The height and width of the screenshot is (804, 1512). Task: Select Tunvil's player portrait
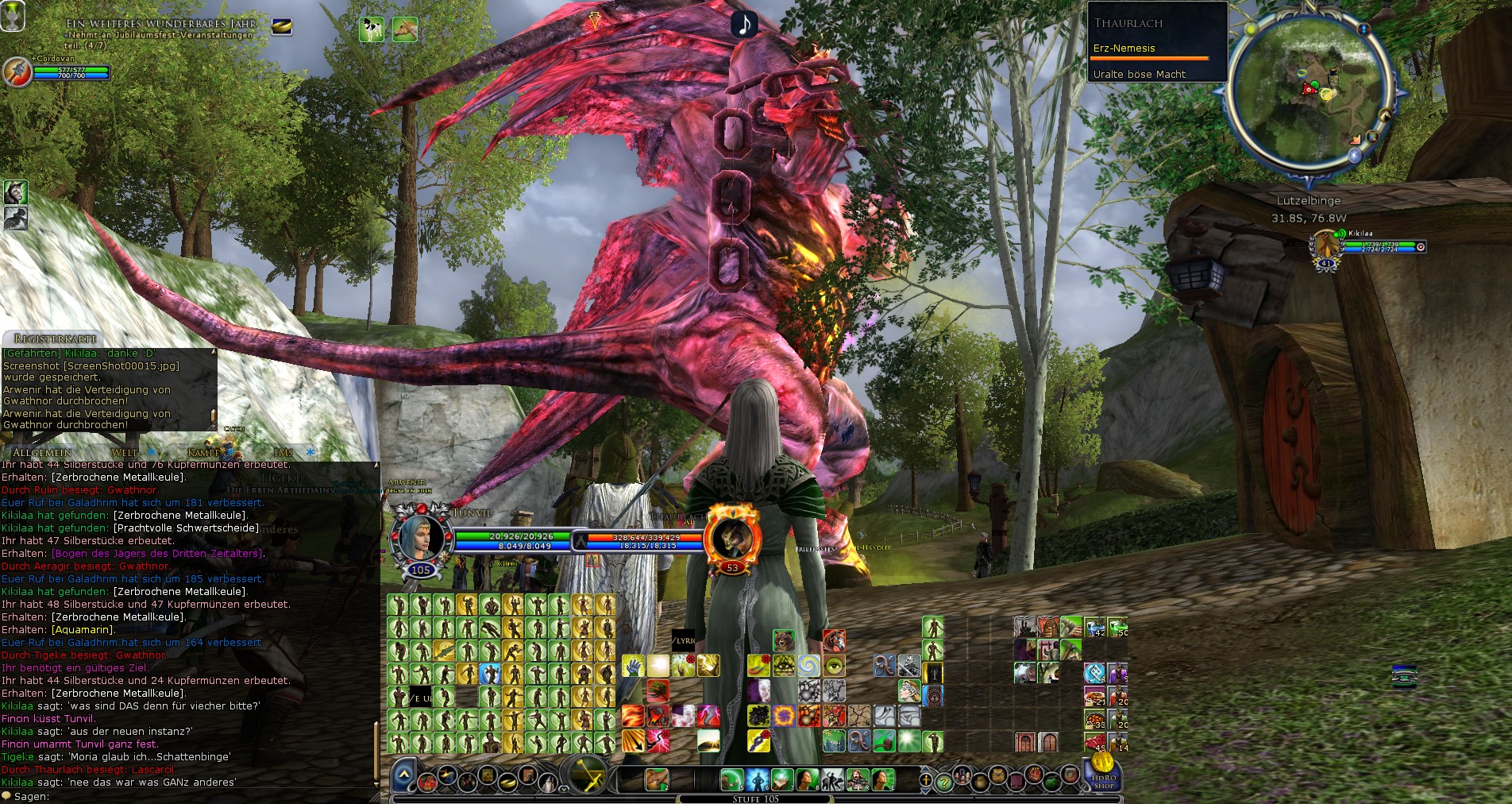(418, 535)
